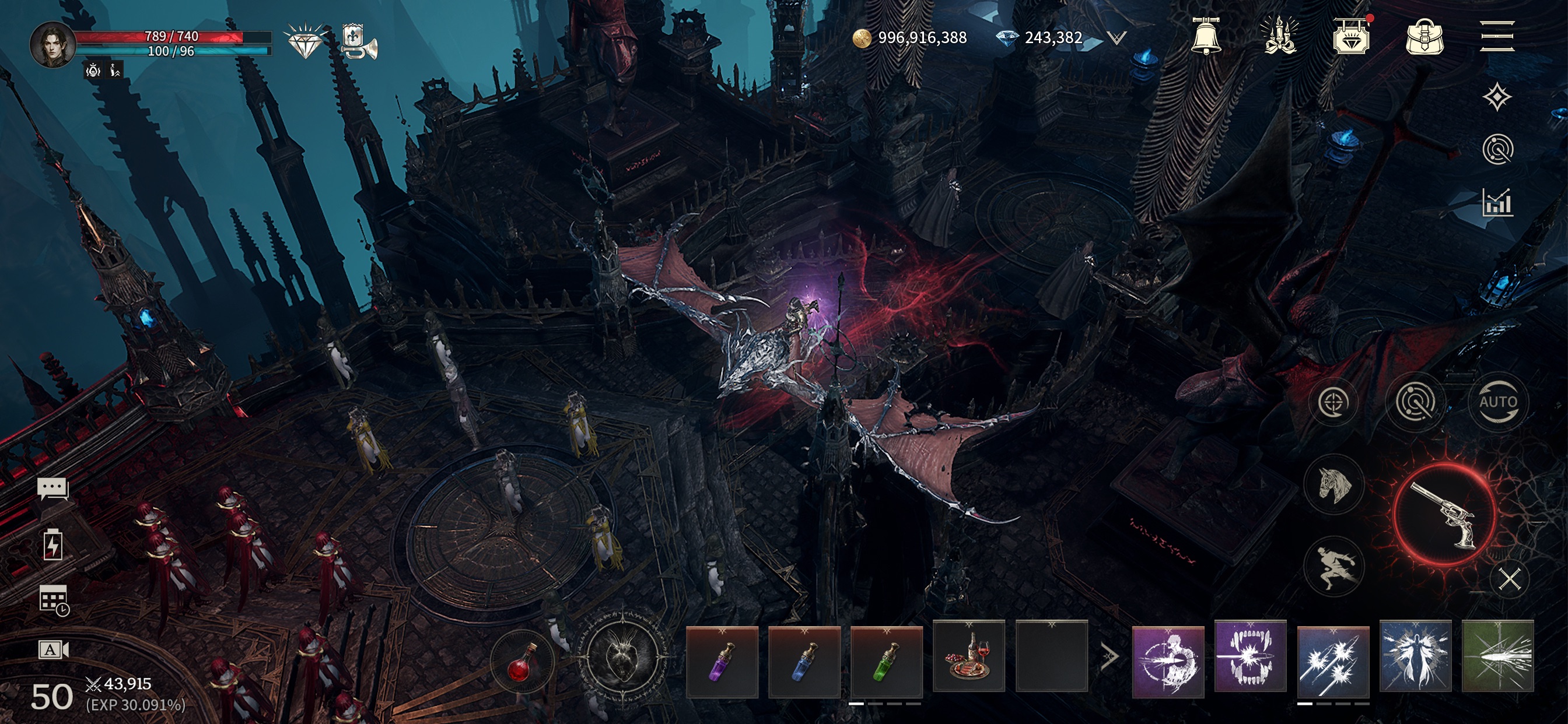Viewport: 1568px width, 724px height.
Task: Click the character portrait
Action: 52,45
